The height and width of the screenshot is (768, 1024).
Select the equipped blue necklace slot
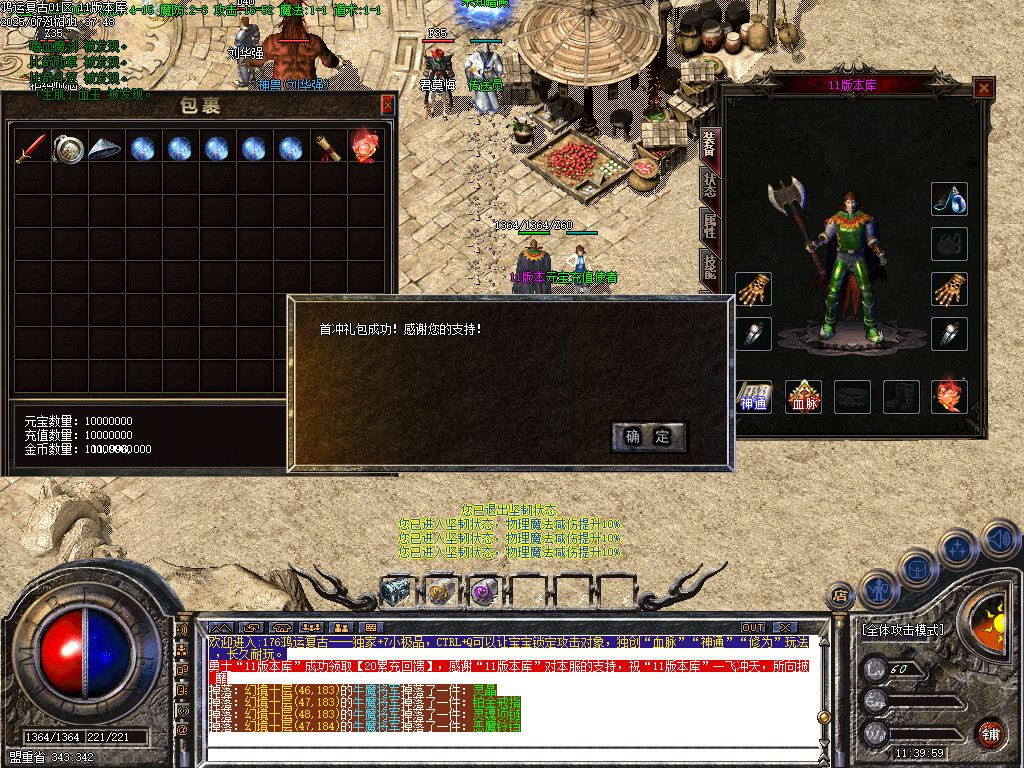[x=949, y=199]
